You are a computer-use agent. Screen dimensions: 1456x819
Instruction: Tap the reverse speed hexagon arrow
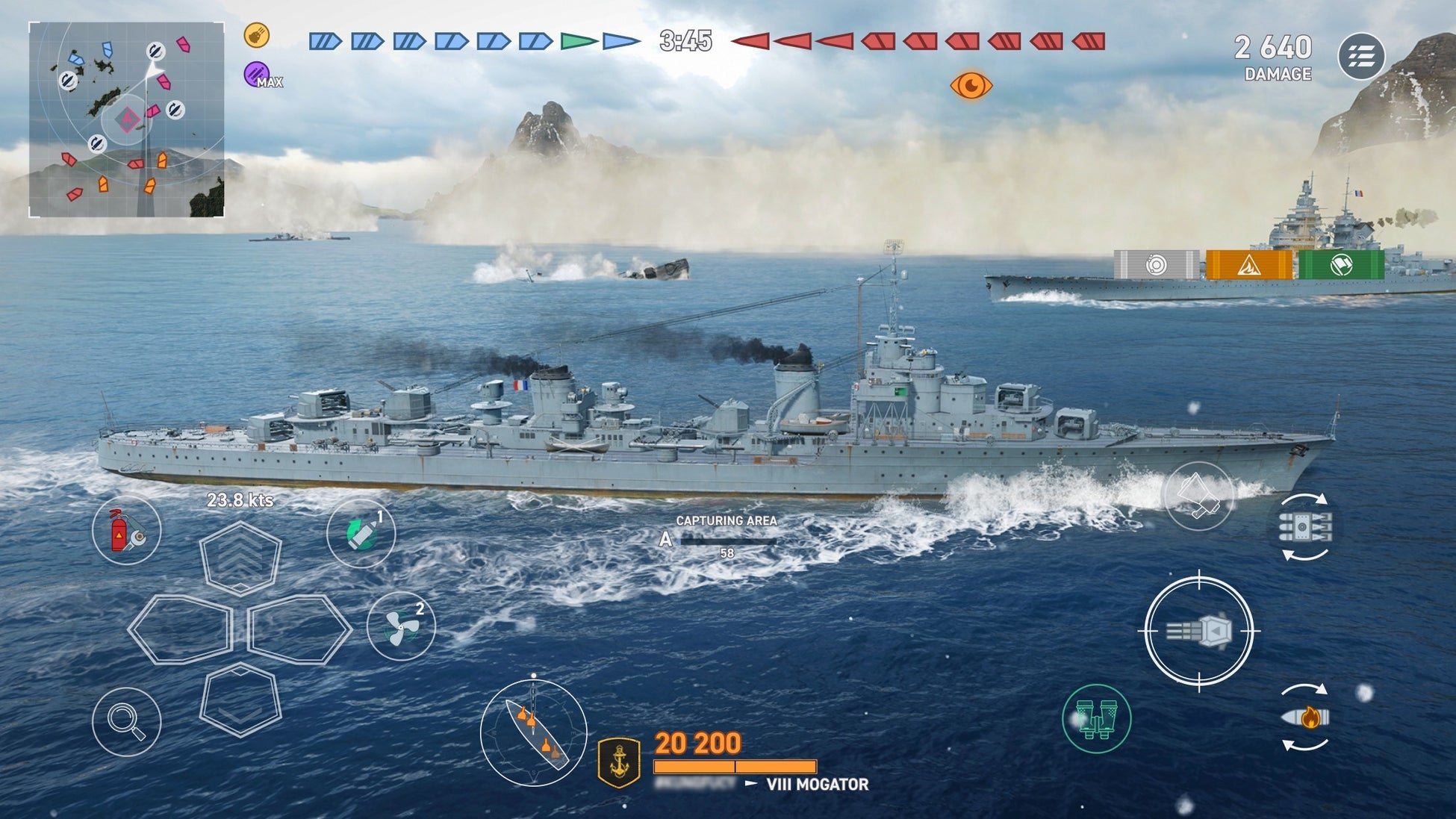click(x=240, y=700)
